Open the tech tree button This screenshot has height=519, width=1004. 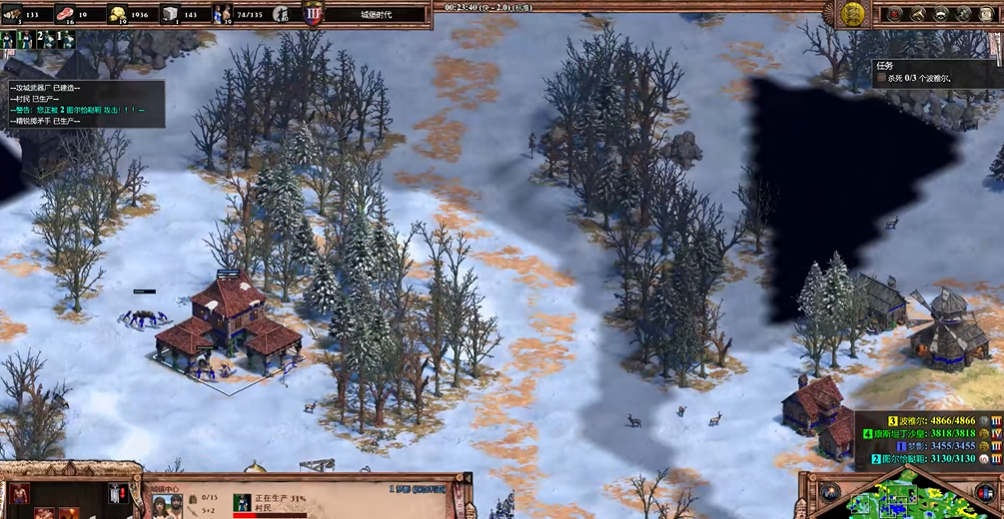(x=917, y=14)
